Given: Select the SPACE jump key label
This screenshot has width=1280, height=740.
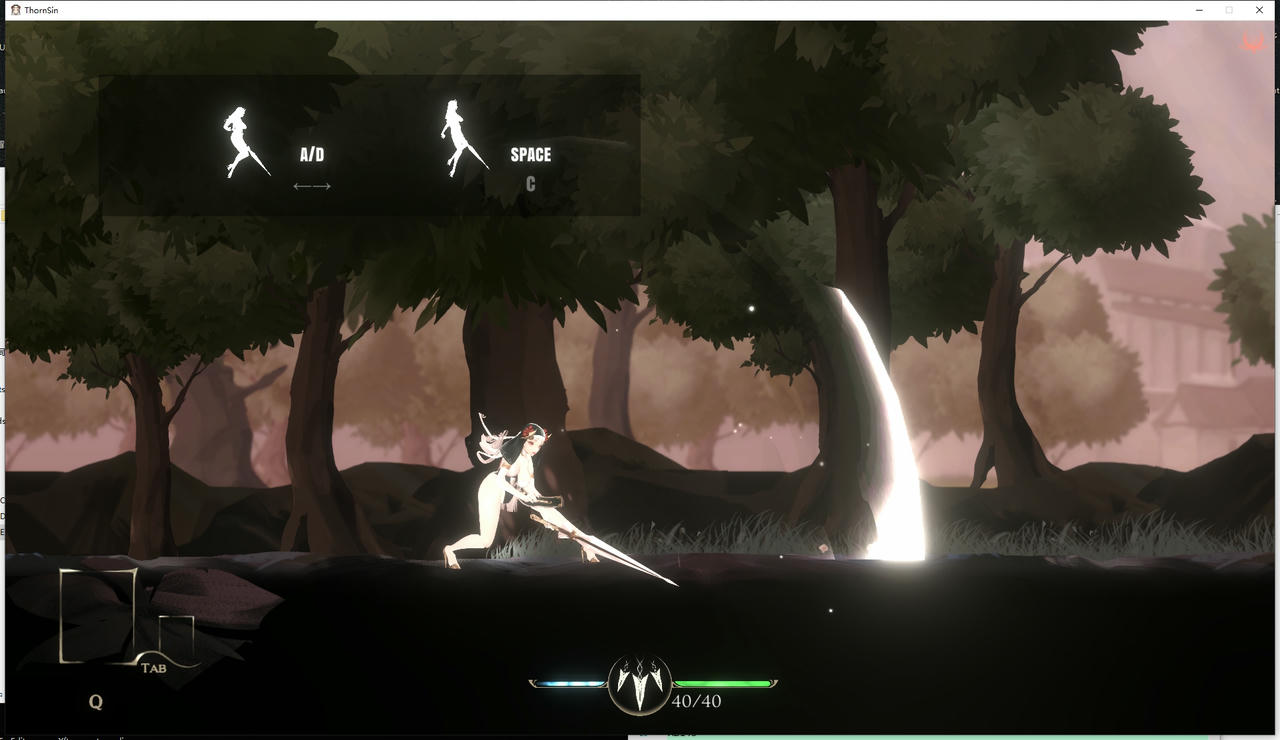Looking at the screenshot, I should [x=530, y=154].
